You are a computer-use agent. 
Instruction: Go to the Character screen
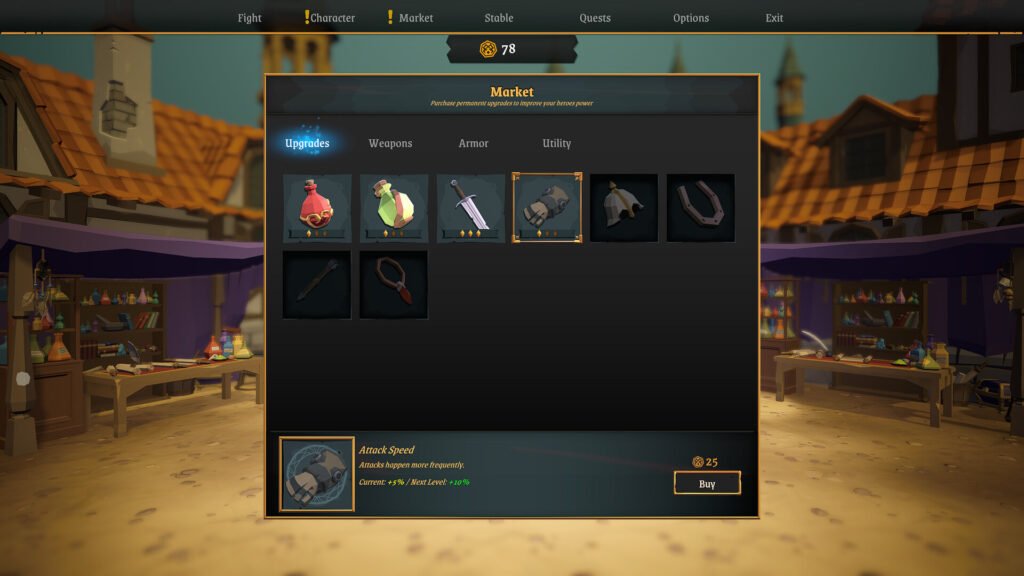(x=332, y=18)
